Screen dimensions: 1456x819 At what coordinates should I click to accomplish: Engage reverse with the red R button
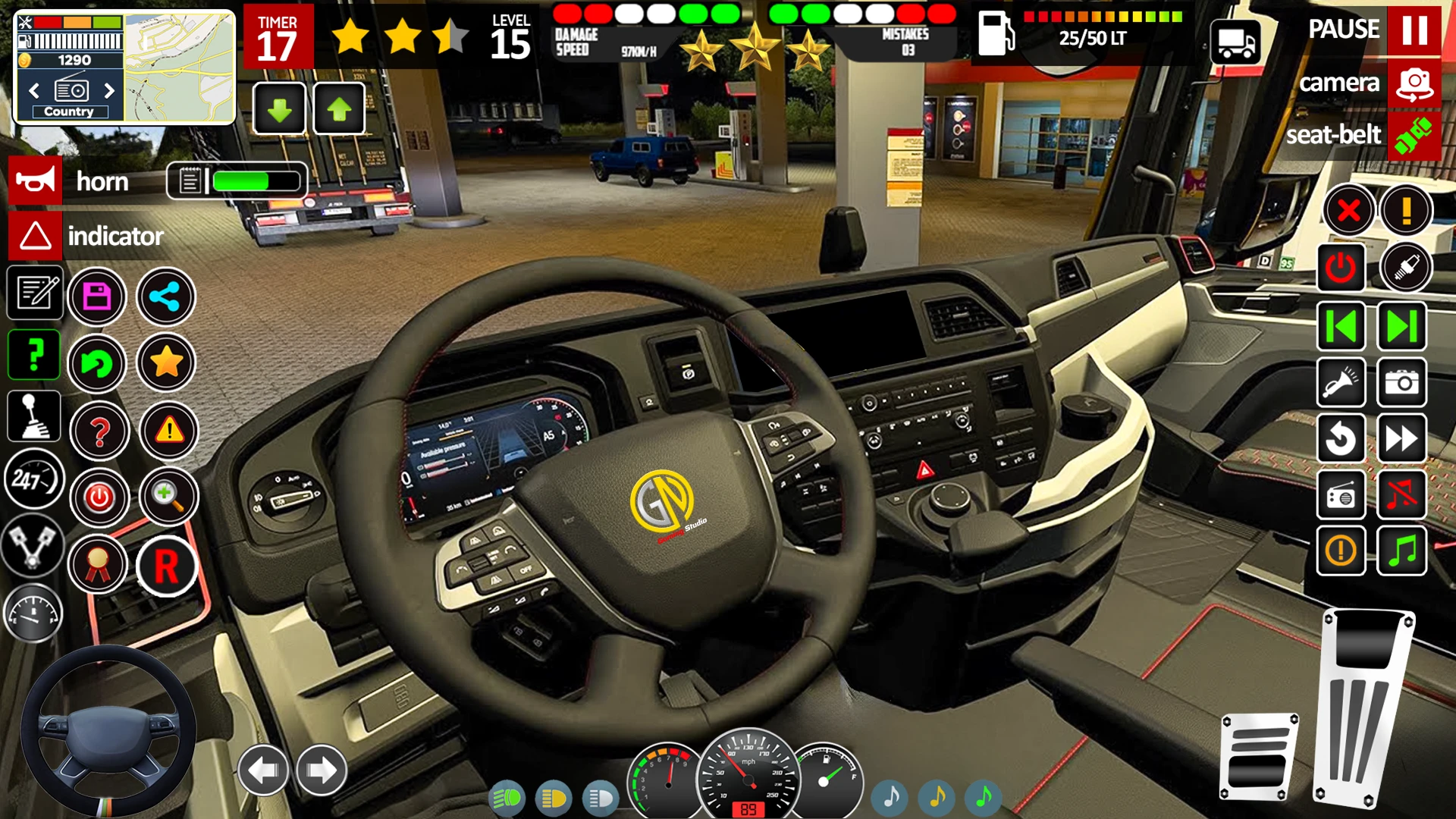(166, 566)
